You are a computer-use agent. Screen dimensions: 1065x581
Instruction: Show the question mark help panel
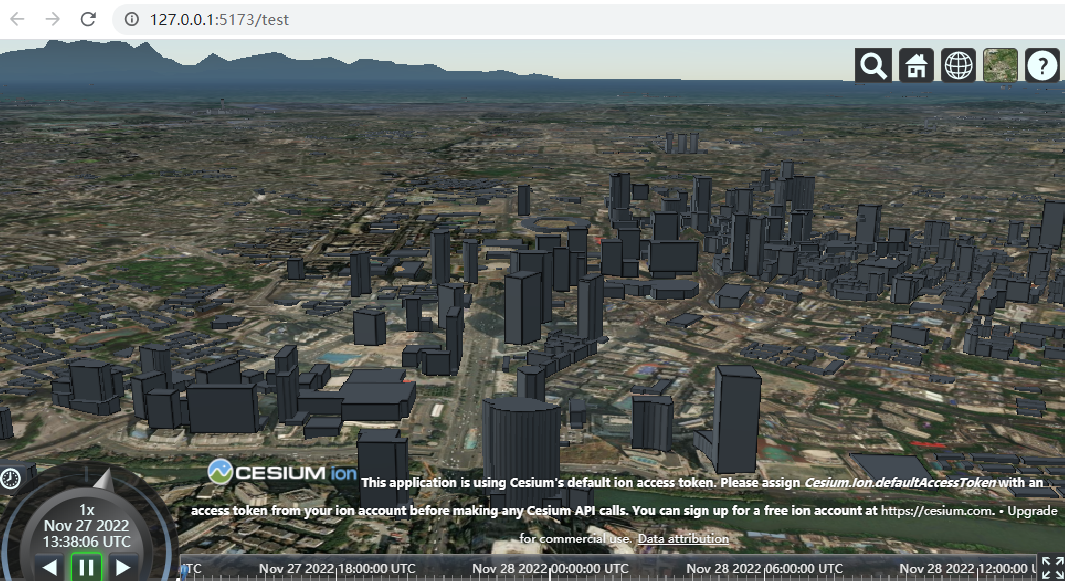(1043, 66)
